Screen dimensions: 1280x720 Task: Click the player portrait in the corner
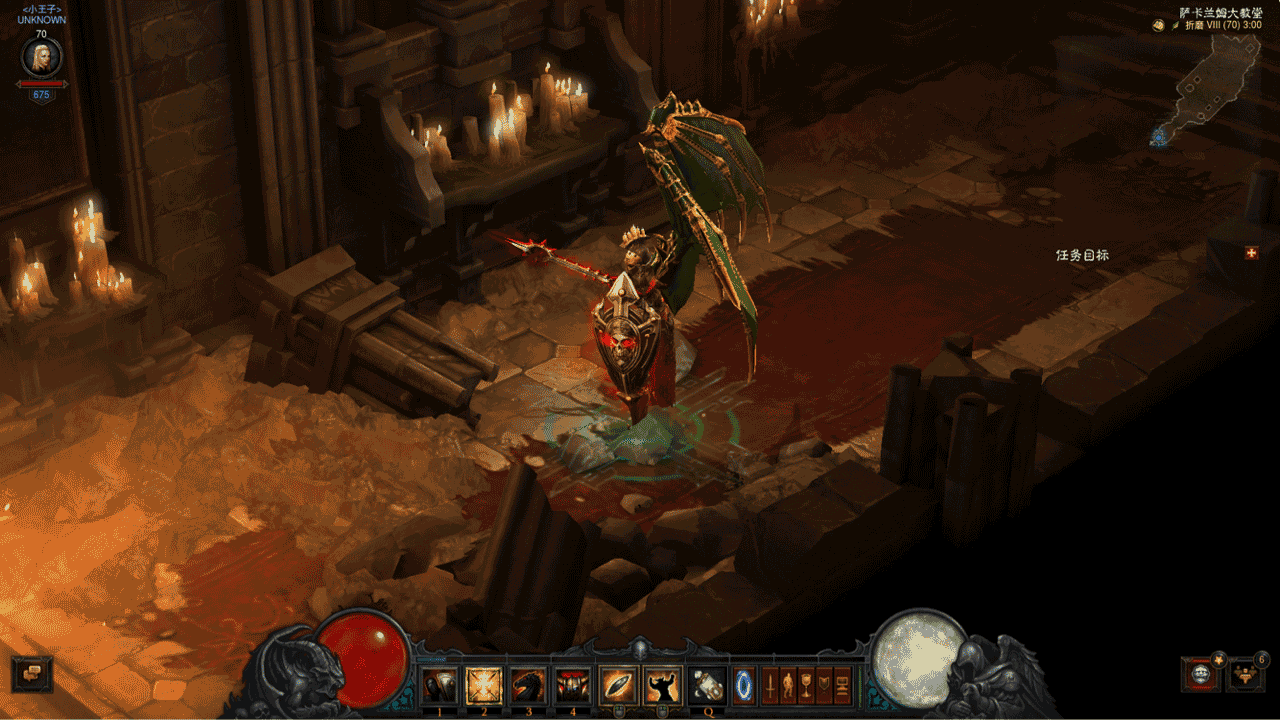(x=41, y=57)
